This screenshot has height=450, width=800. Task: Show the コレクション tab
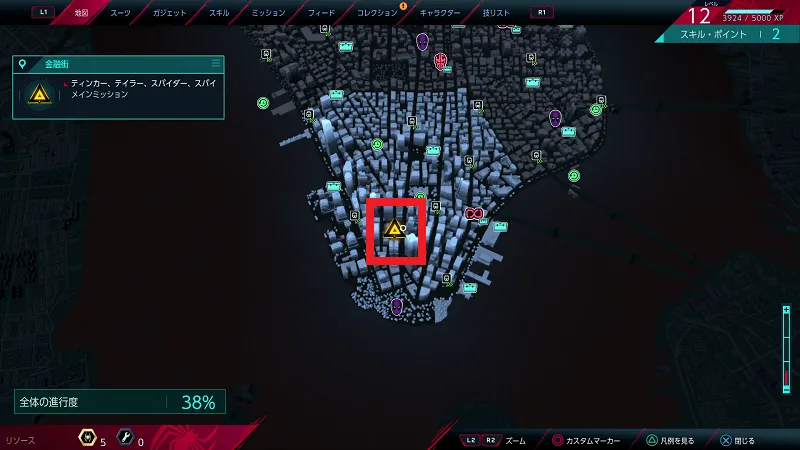[378, 13]
